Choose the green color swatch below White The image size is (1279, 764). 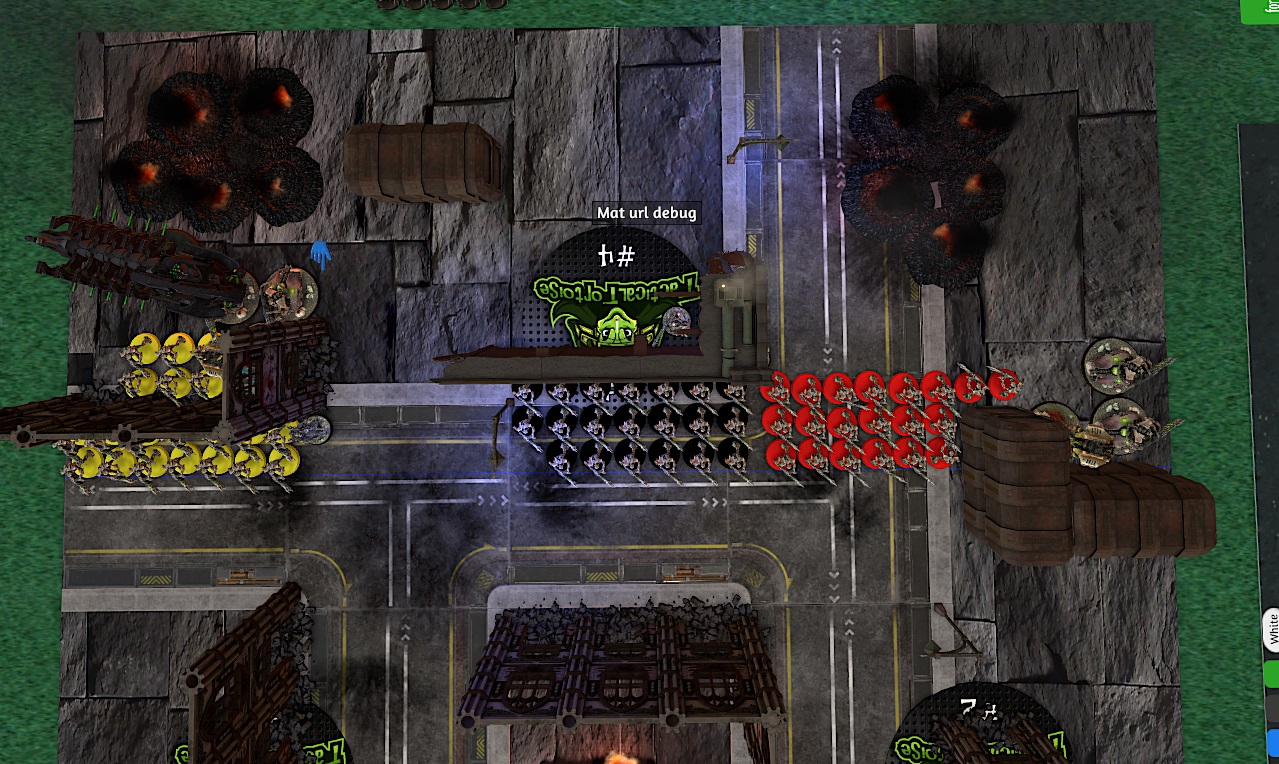click(x=1272, y=675)
